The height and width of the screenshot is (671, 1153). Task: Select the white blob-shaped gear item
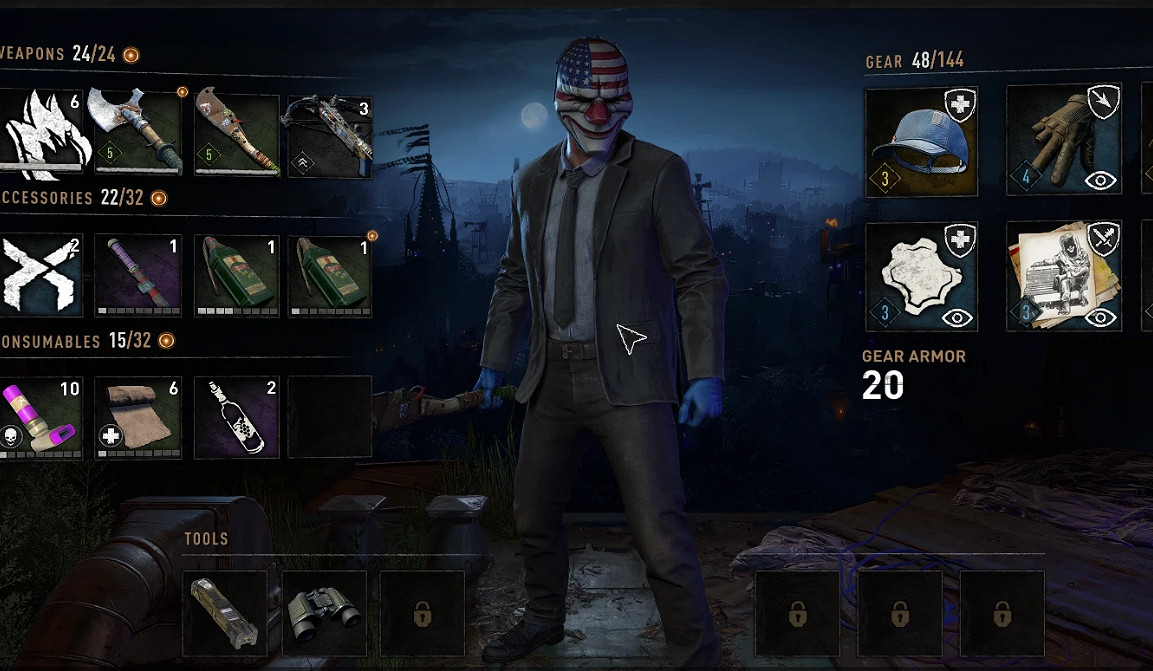[920, 276]
